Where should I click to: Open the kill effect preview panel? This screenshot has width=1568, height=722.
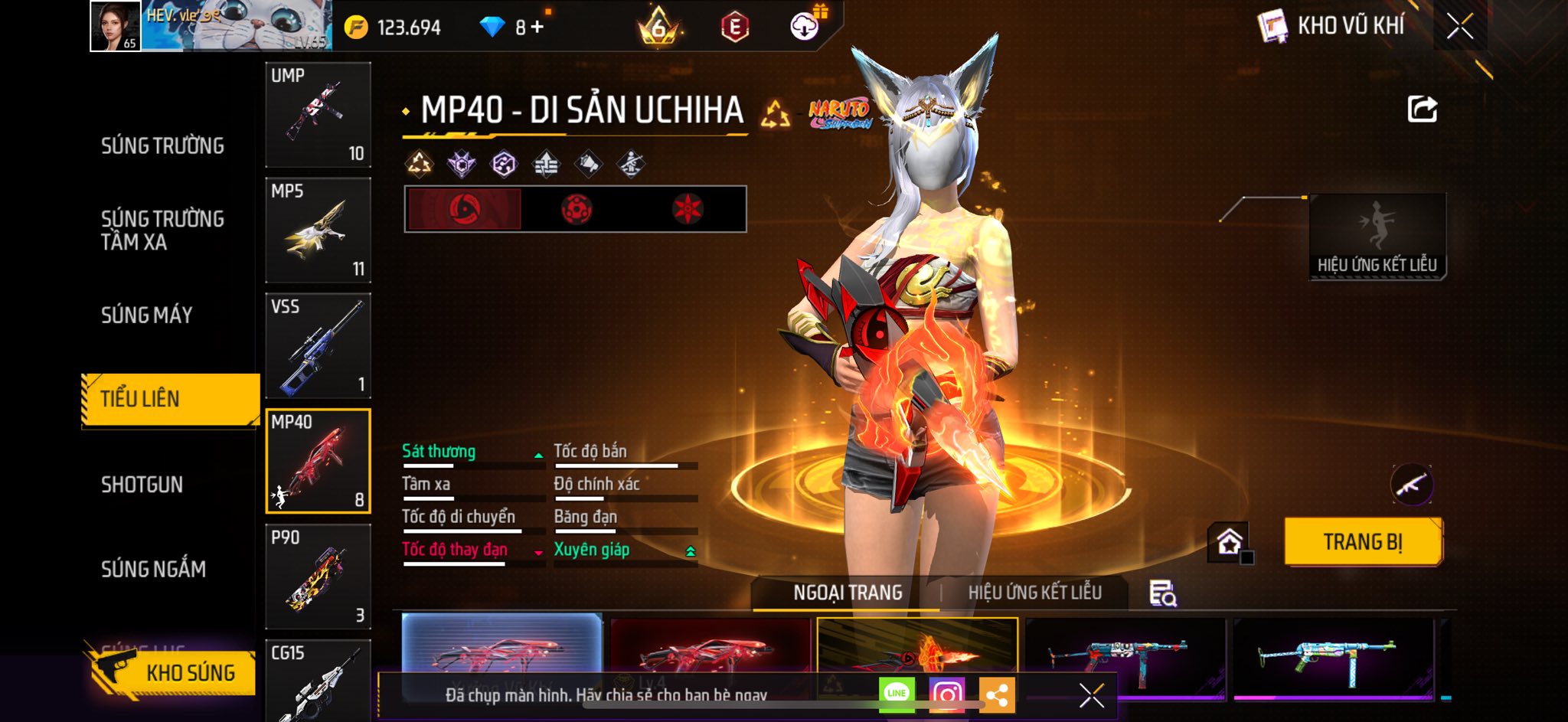[x=1377, y=236]
